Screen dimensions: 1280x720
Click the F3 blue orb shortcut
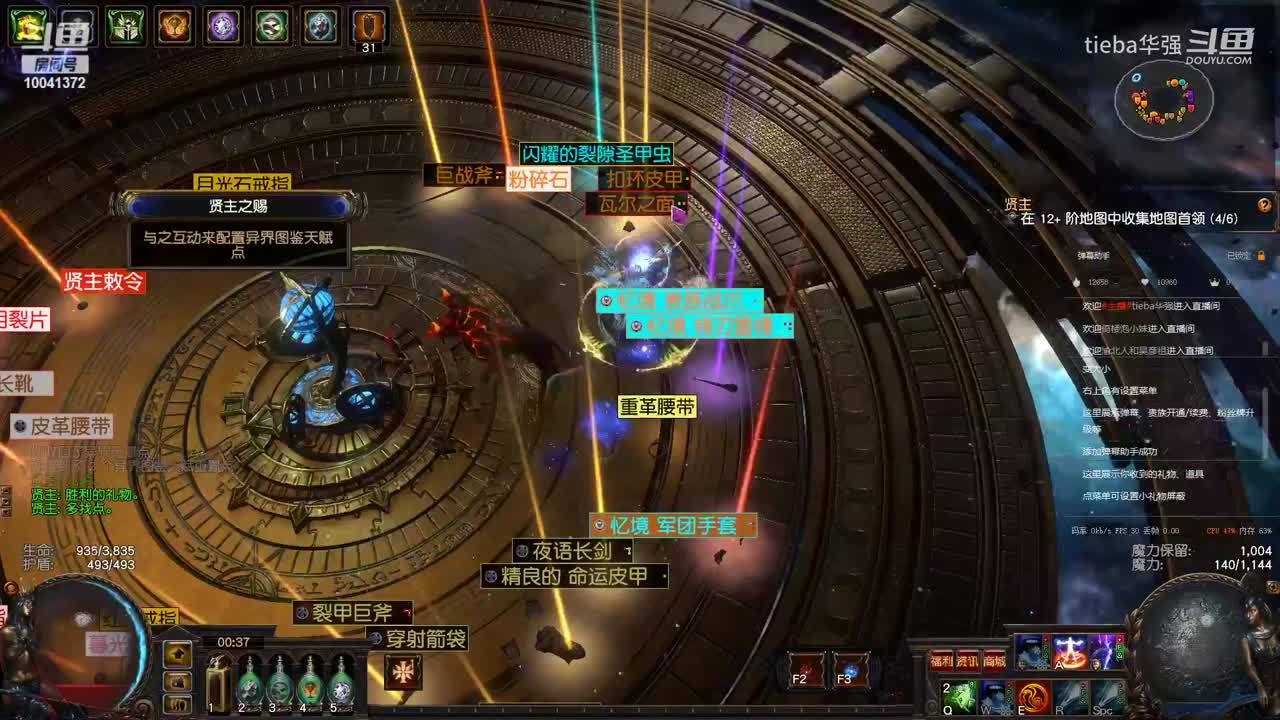[851, 668]
